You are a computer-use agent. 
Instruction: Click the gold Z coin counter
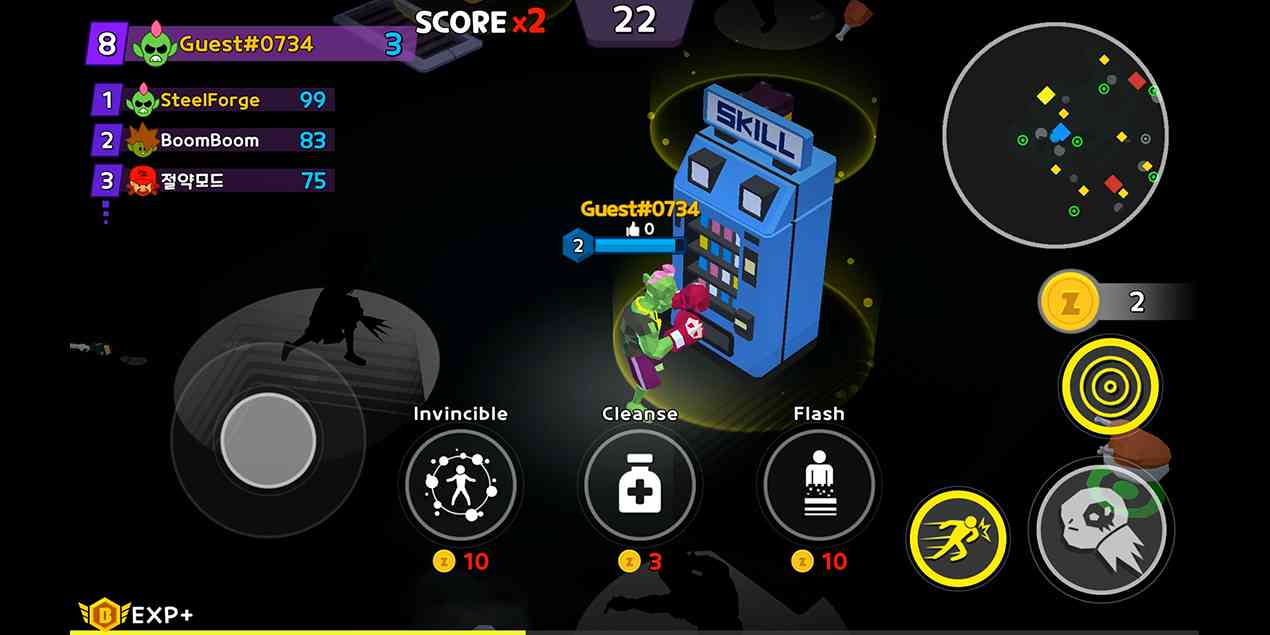click(1070, 301)
